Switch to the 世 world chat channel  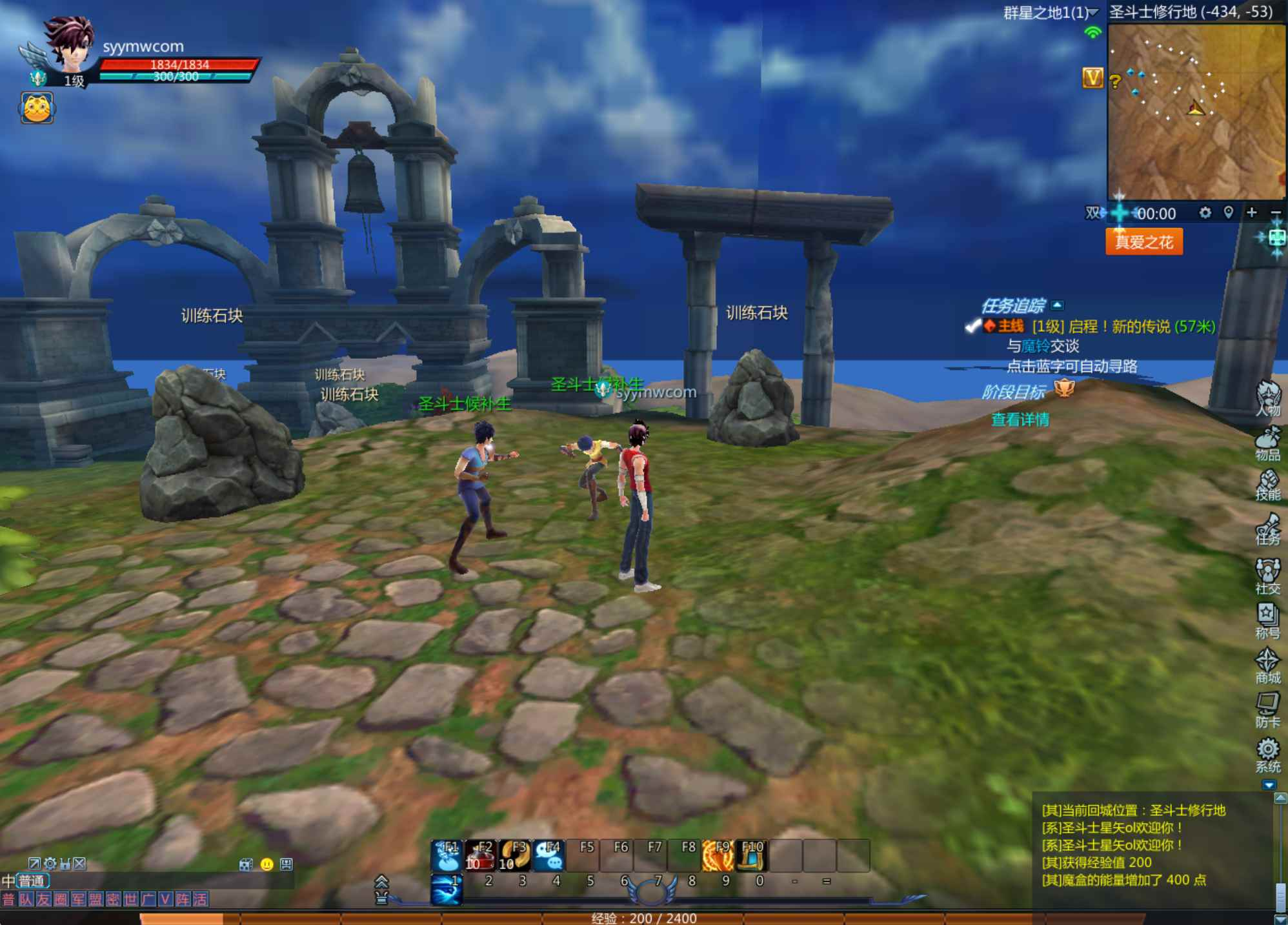[130, 899]
